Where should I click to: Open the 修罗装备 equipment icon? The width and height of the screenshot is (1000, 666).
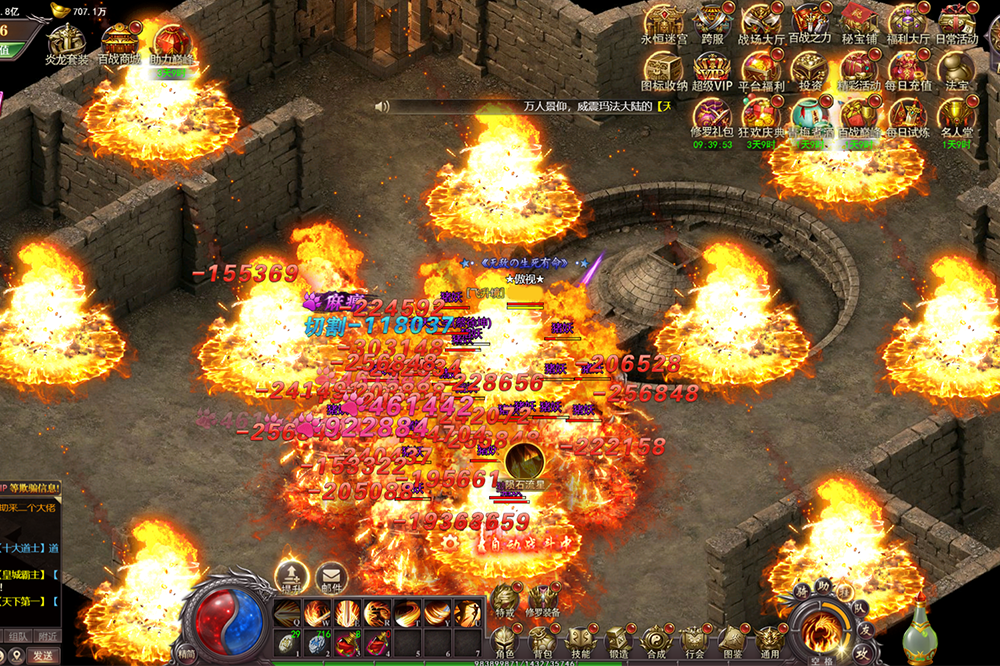click(544, 598)
